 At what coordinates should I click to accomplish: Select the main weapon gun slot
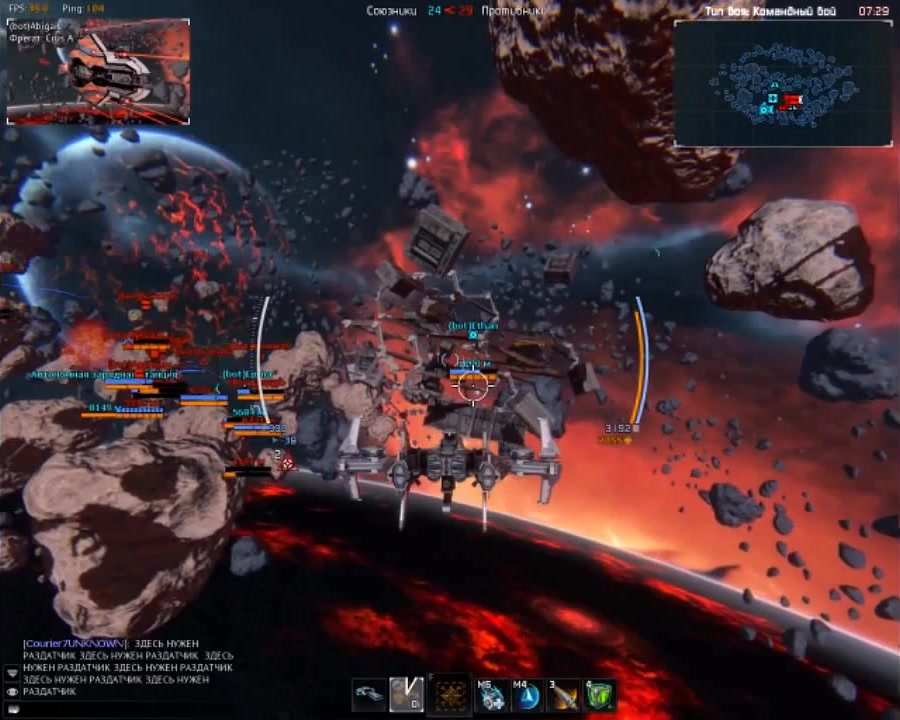point(369,694)
